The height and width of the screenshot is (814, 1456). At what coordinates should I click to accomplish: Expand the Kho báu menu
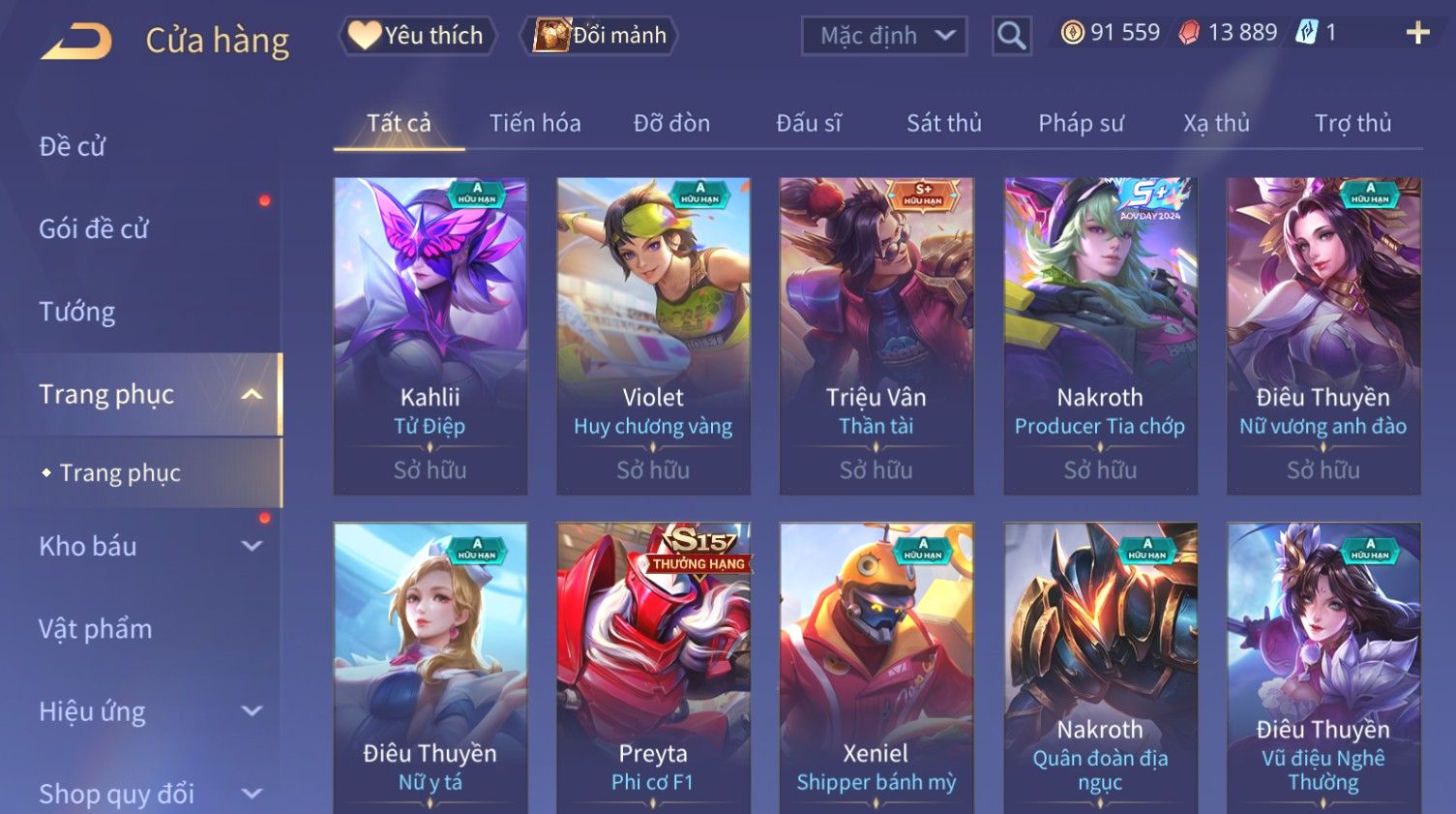(x=145, y=546)
